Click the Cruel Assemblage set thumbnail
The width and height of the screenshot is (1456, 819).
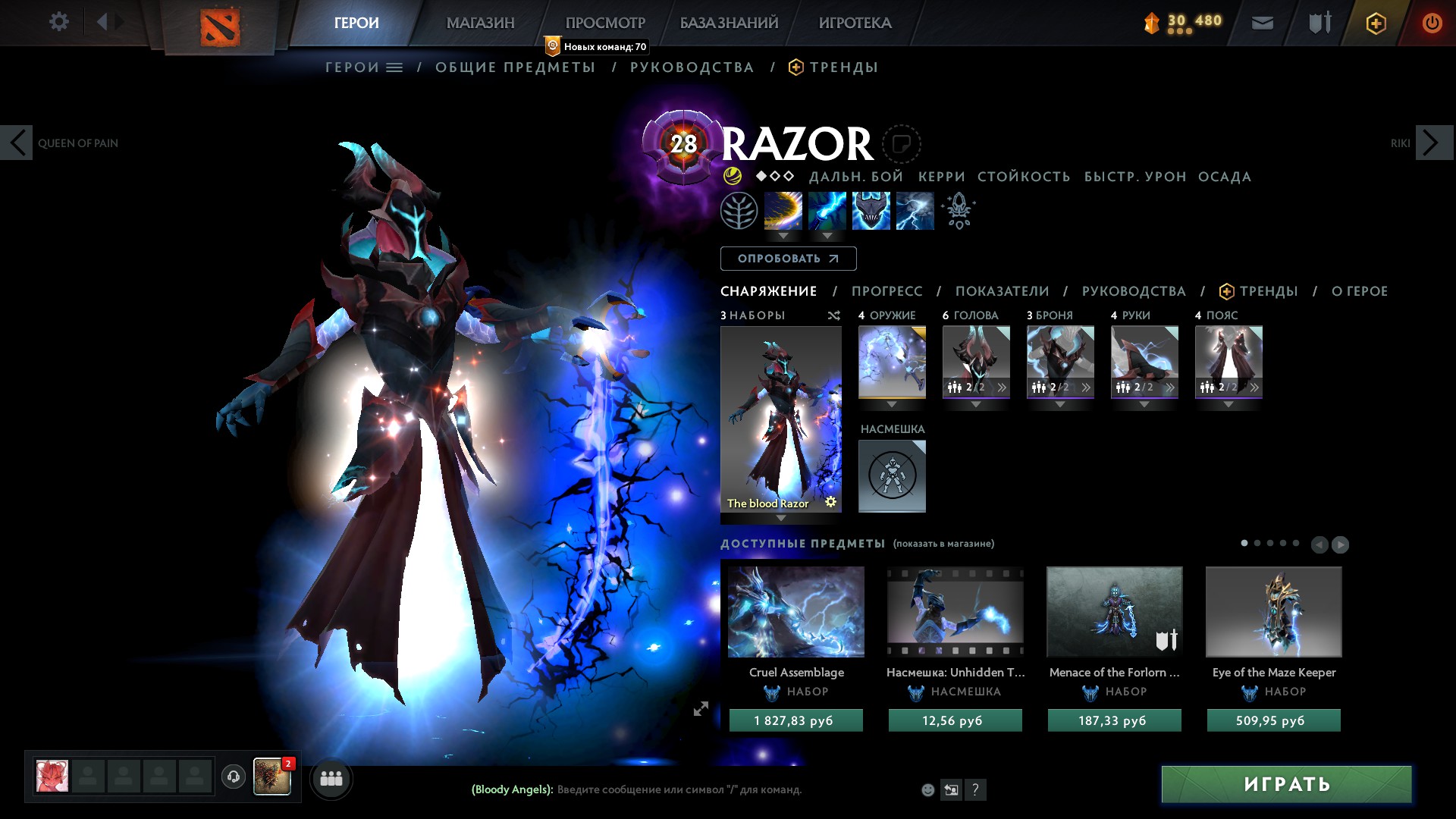pyautogui.click(x=795, y=612)
